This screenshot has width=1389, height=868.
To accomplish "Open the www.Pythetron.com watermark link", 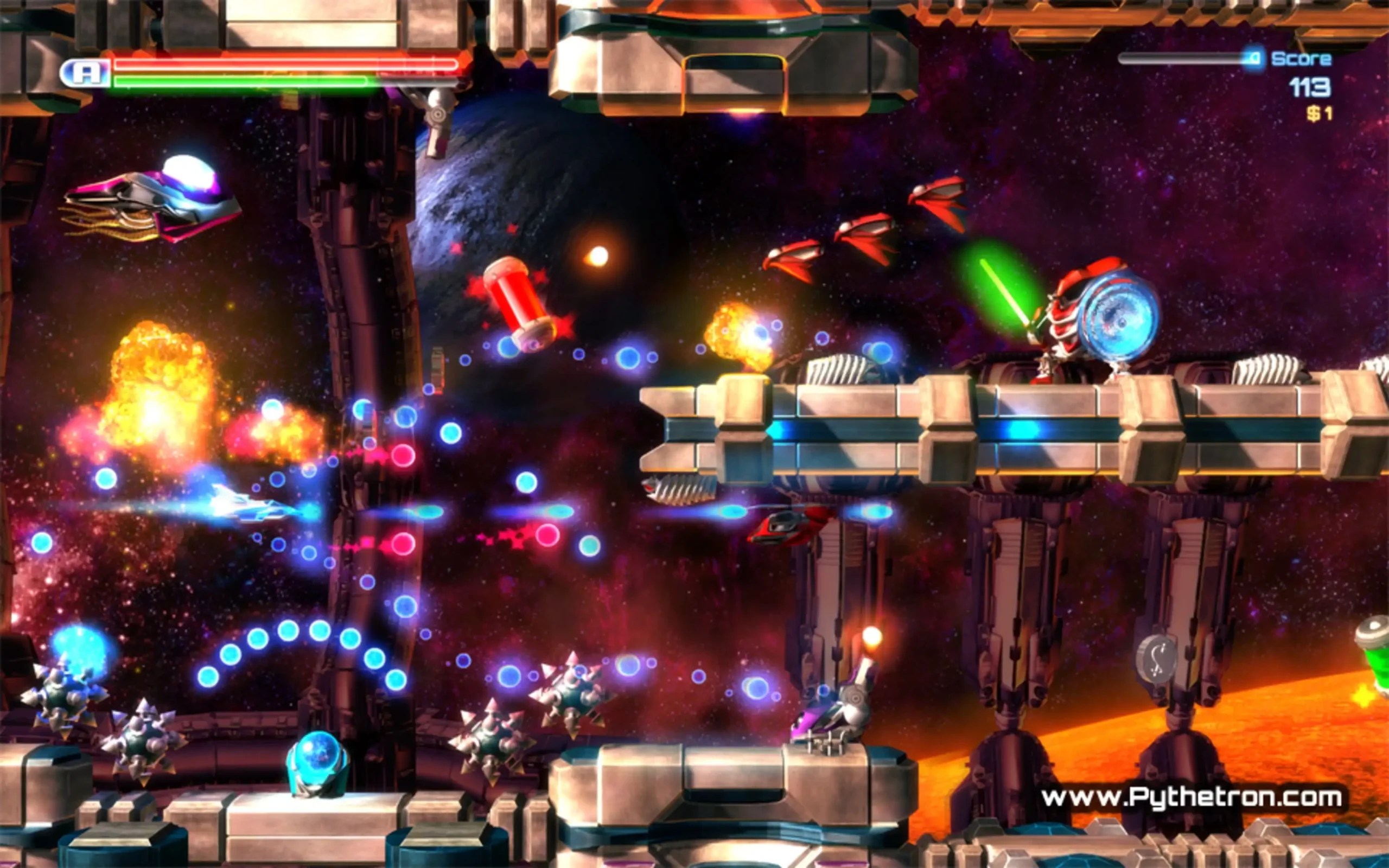I will click(x=1191, y=797).
